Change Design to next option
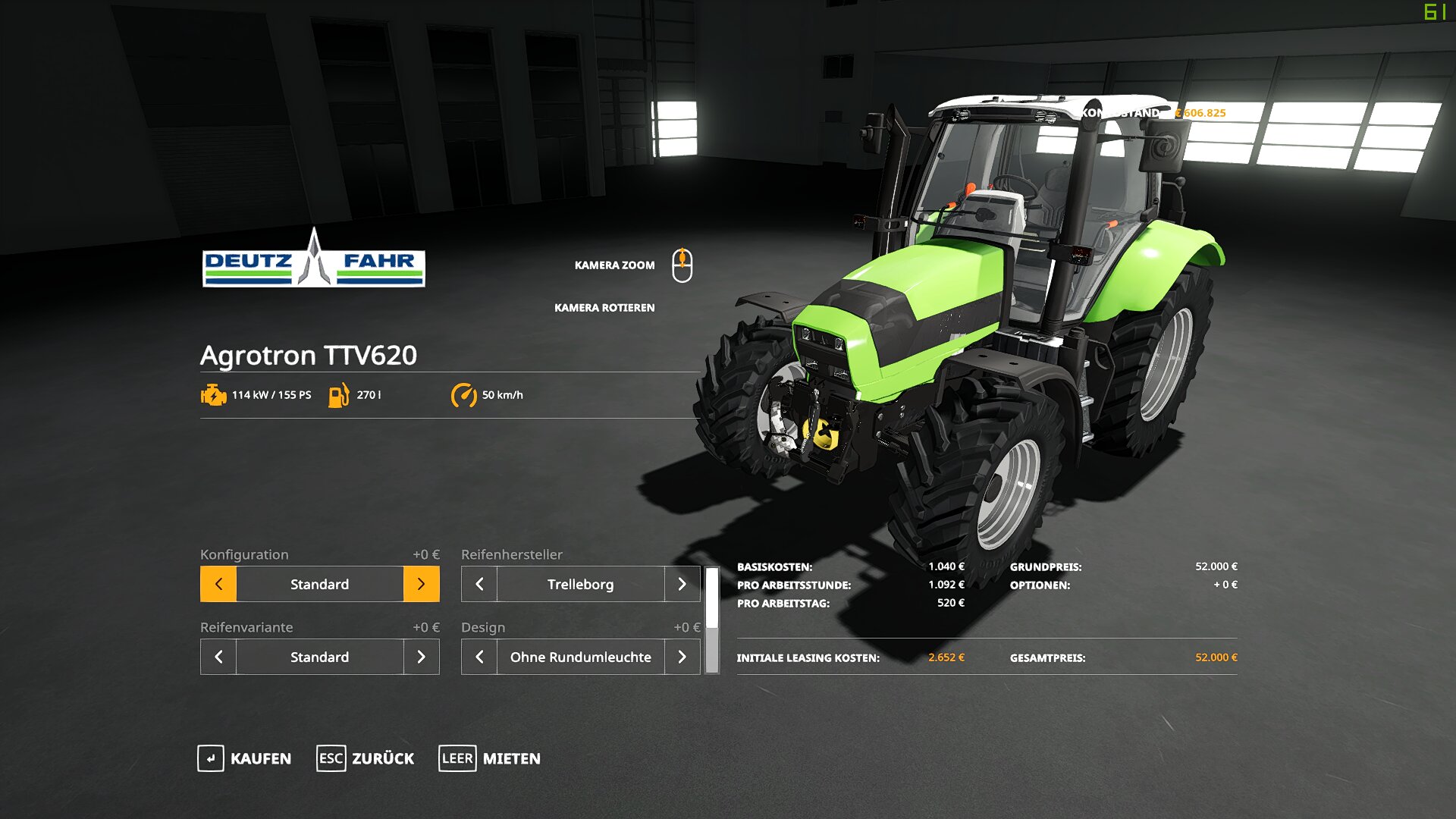1456x819 pixels. tap(682, 657)
